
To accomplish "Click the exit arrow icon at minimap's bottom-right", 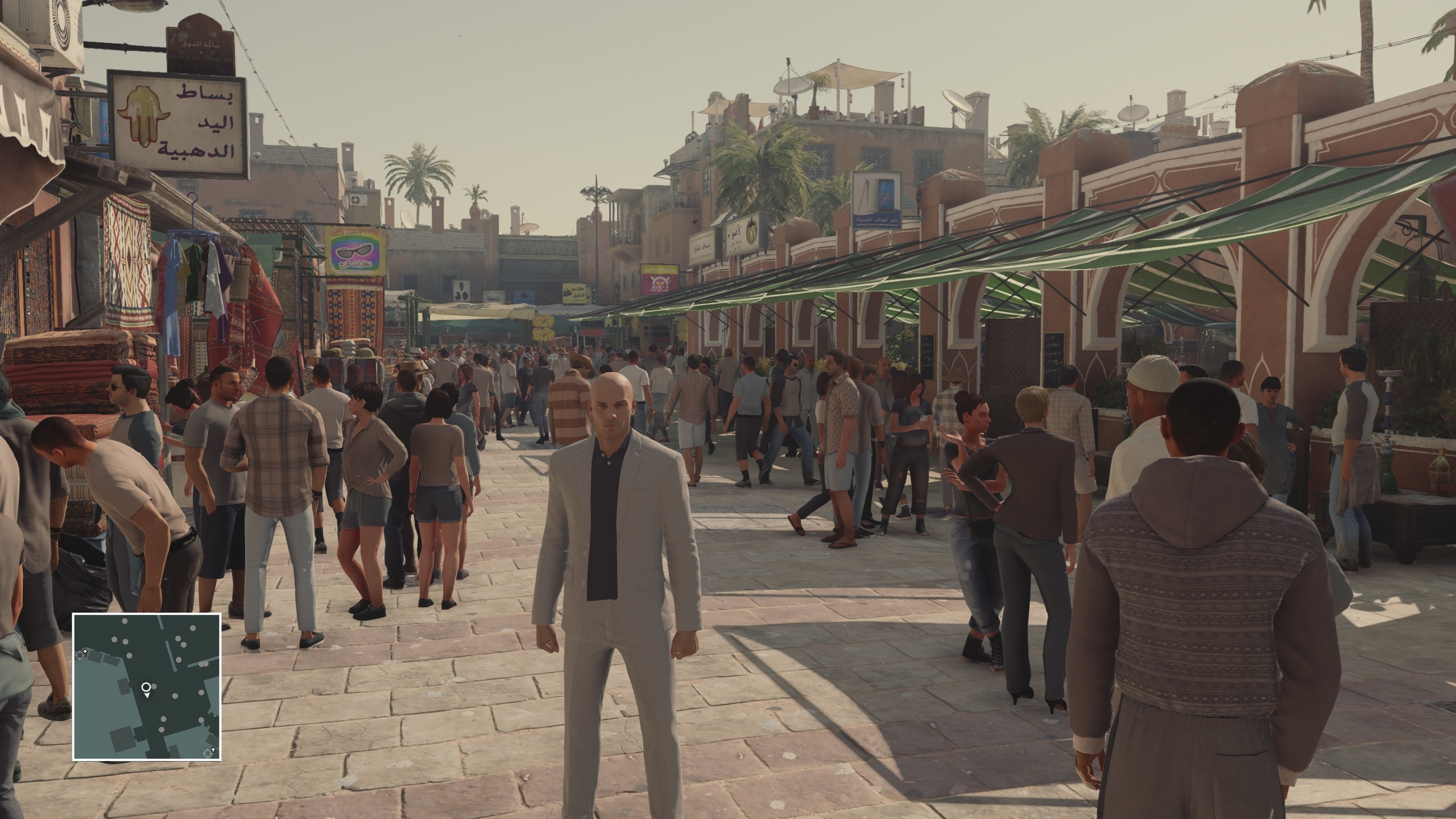I will 213,750.
